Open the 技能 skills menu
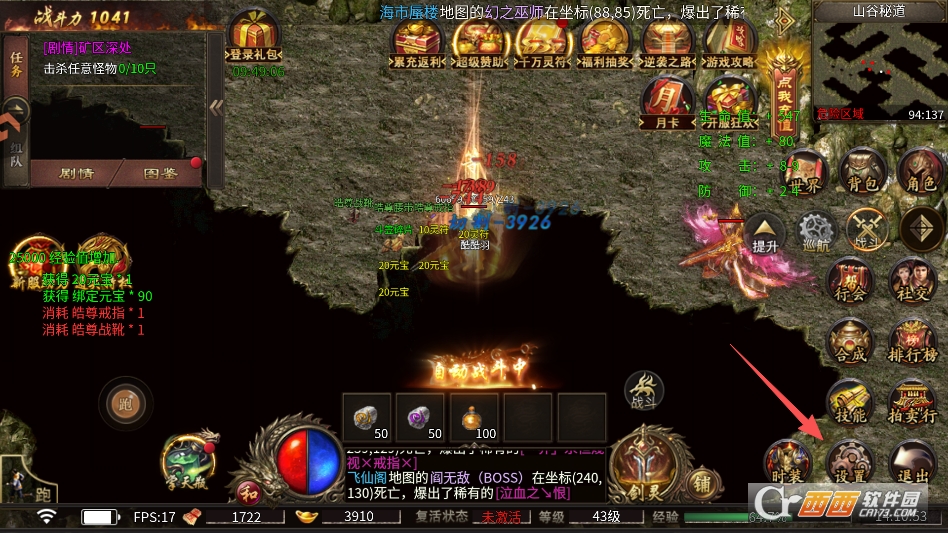Image resolution: width=948 pixels, height=533 pixels. tap(849, 402)
